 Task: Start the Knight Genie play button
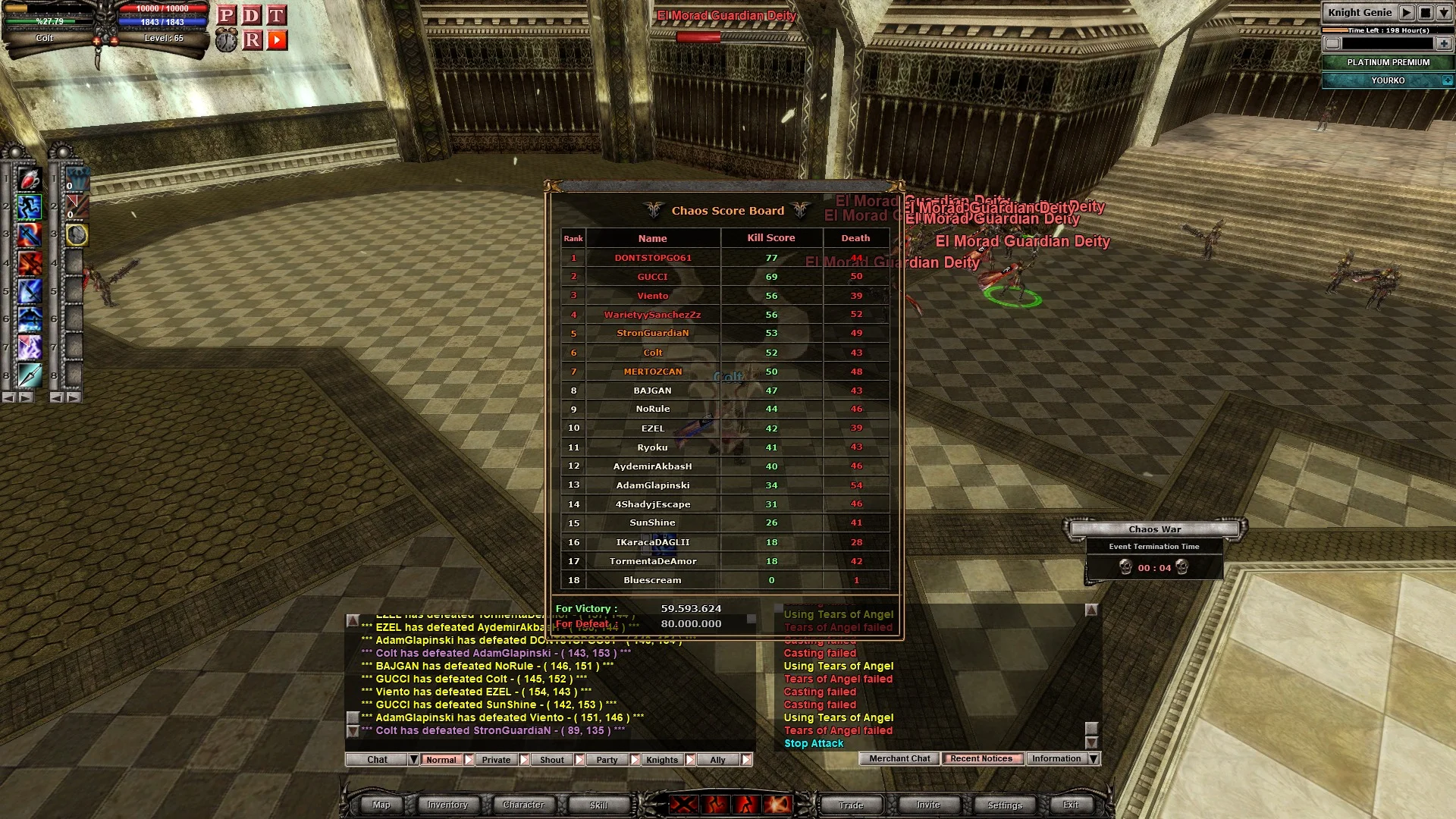point(1407,13)
